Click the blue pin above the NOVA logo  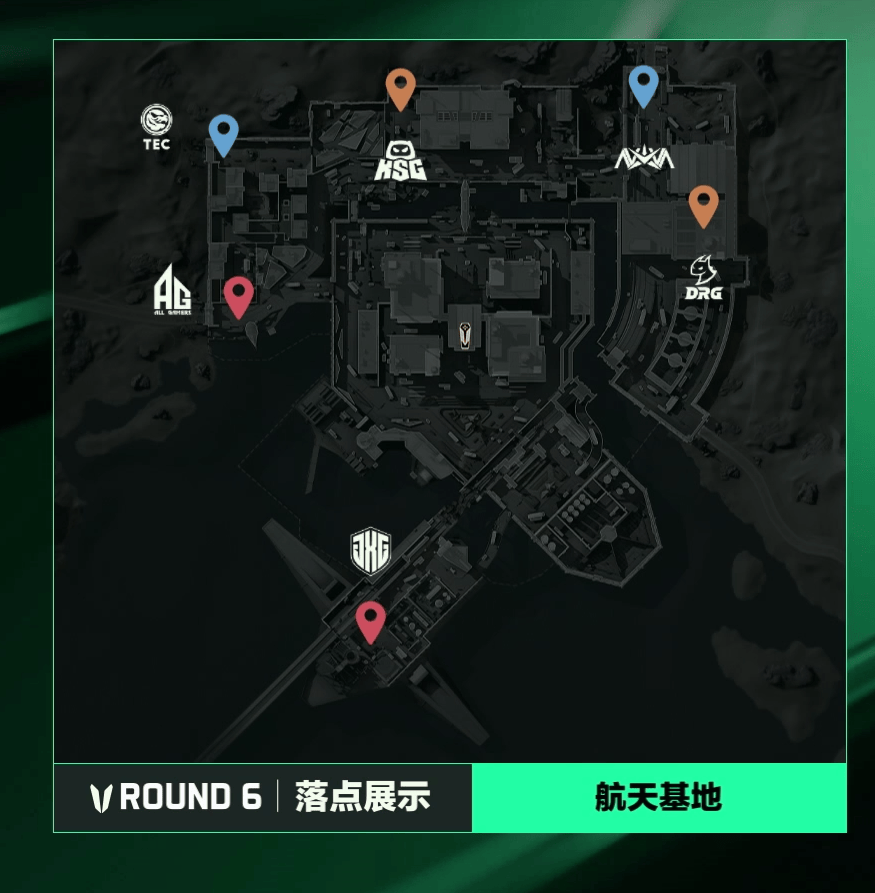[643, 85]
